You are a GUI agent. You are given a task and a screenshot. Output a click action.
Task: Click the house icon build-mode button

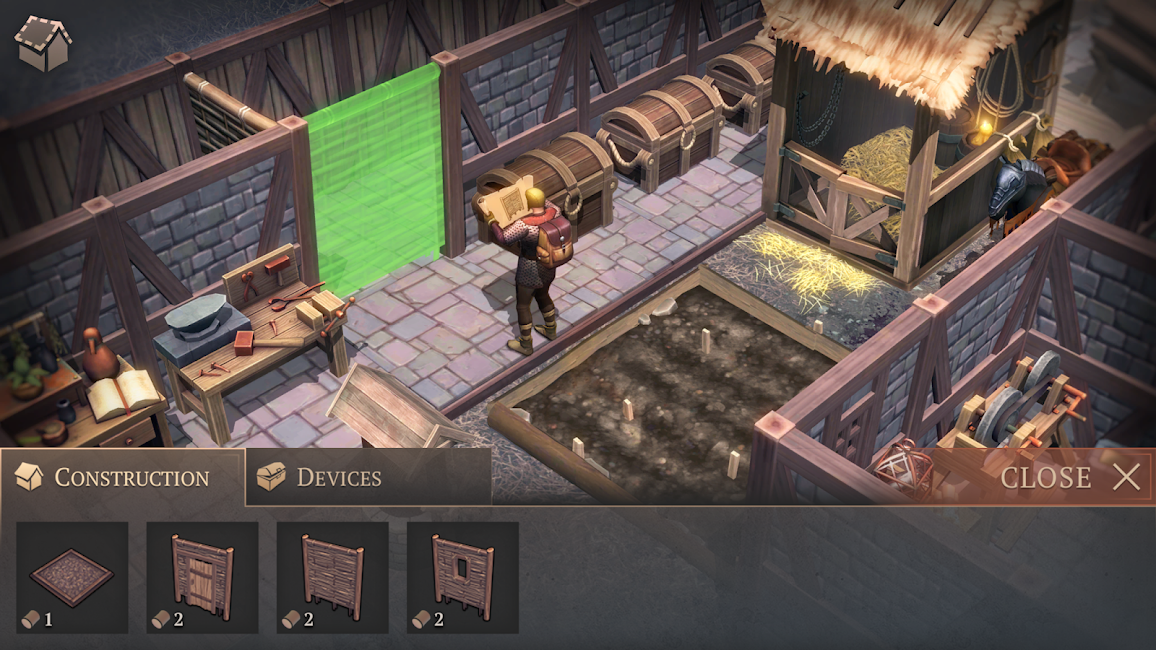coord(43,42)
